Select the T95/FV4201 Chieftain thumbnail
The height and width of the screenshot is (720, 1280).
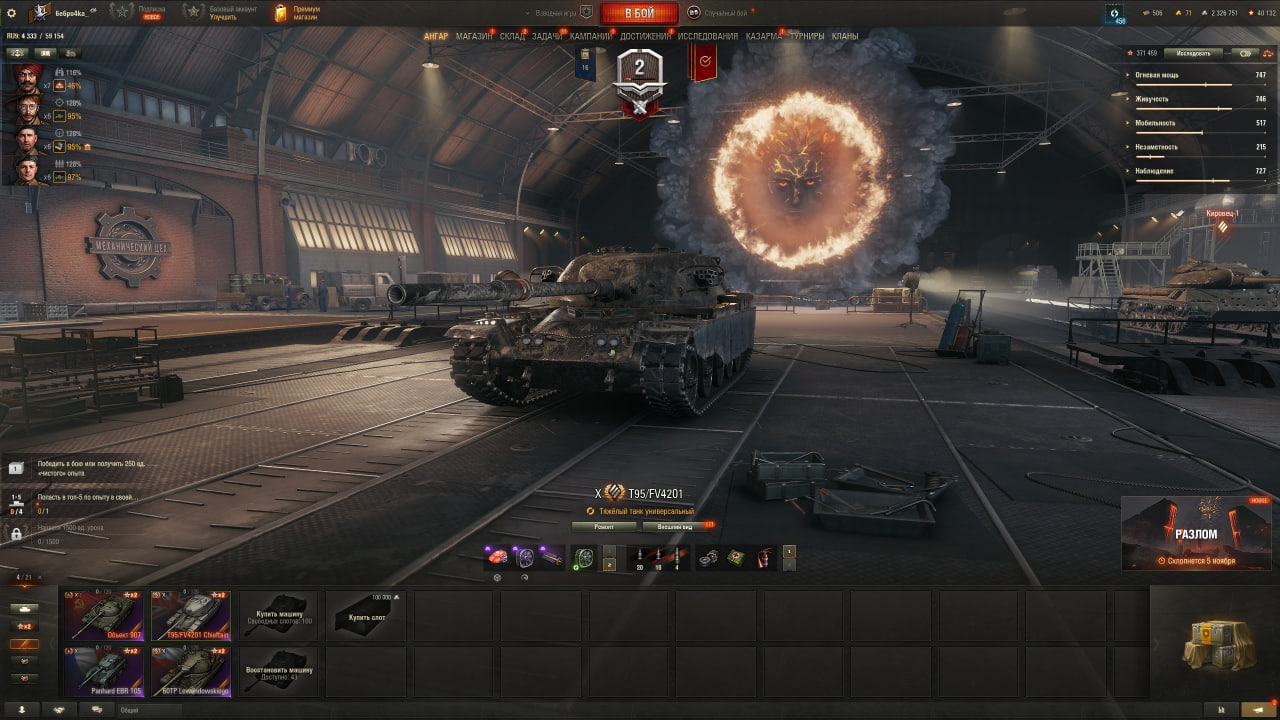click(x=190, y=616)
